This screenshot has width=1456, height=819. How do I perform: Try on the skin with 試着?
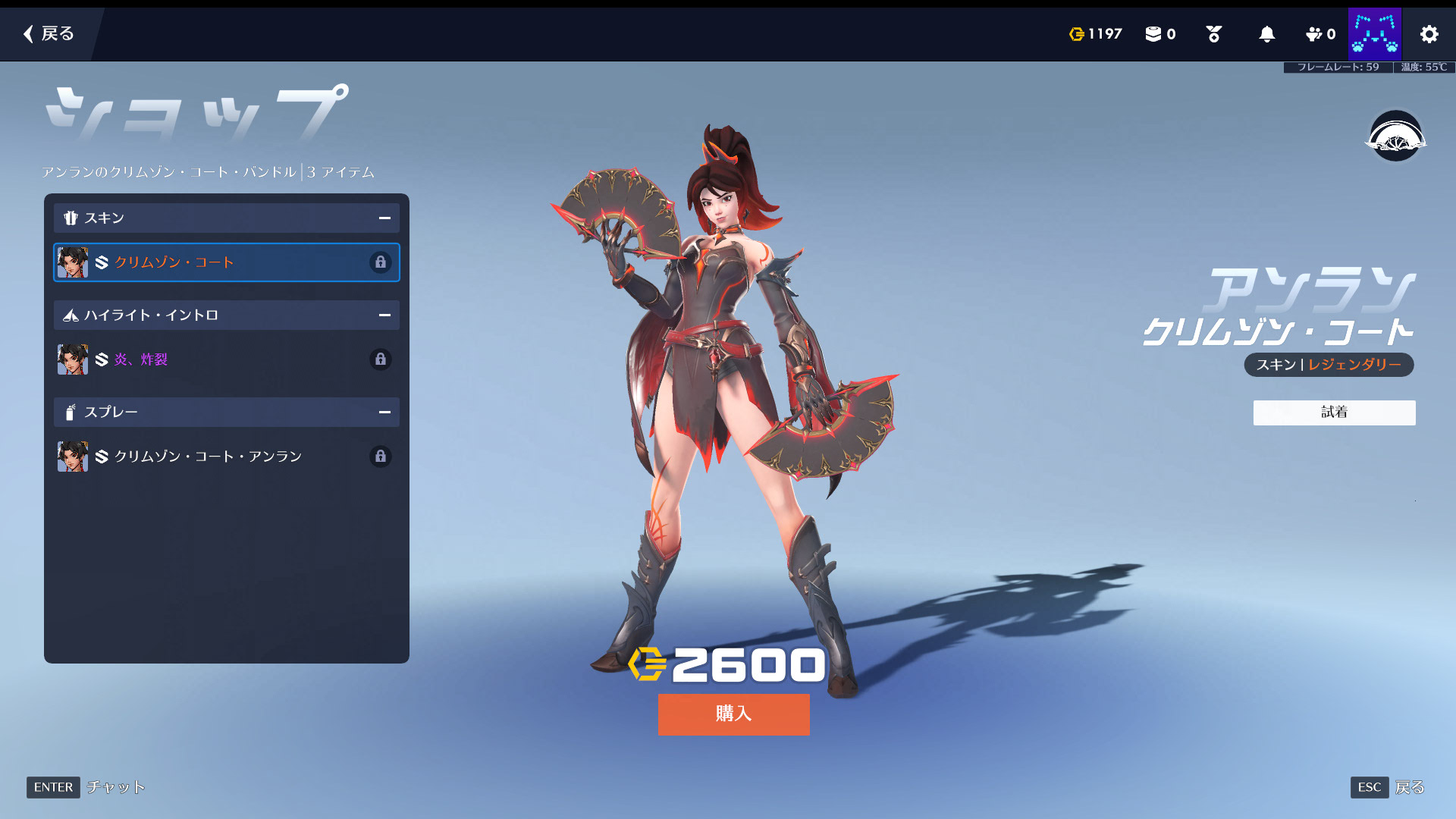pyautogui.click(x=1334, y=413)
